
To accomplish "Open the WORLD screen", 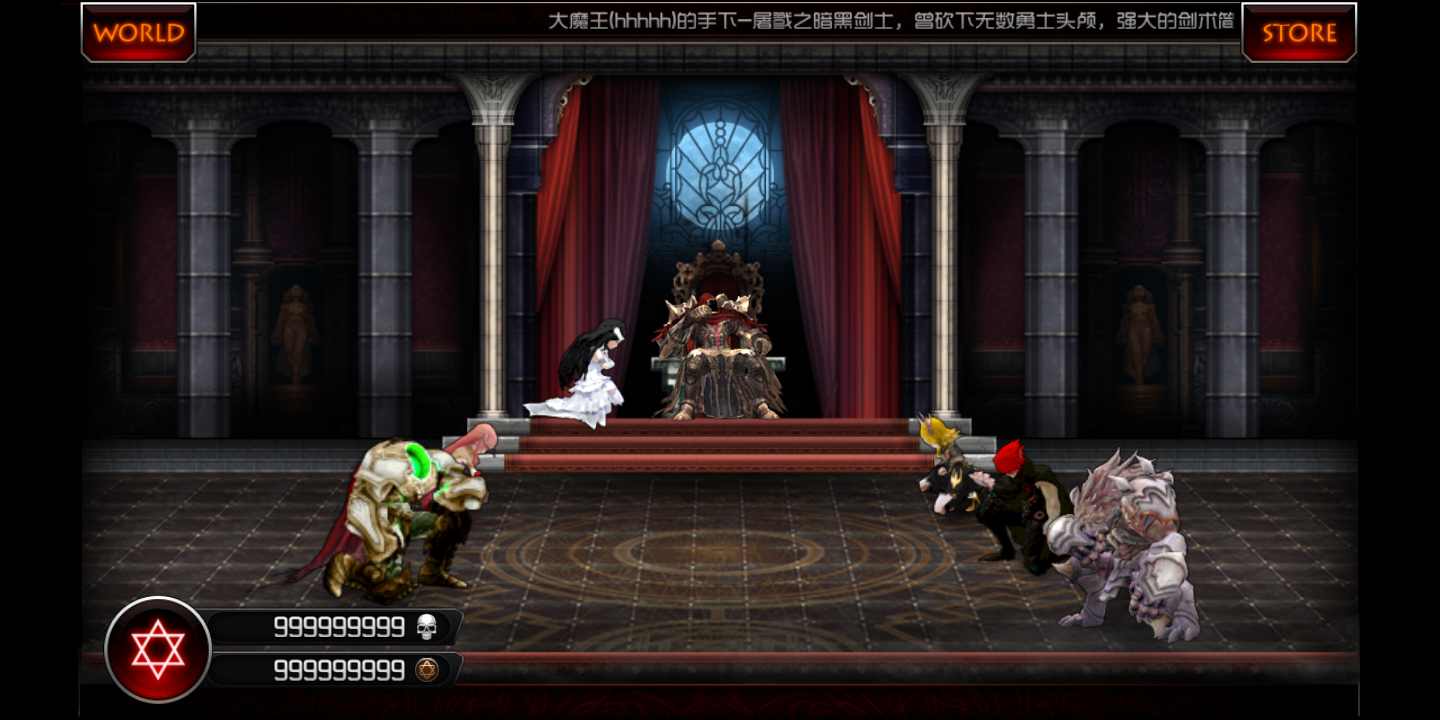I will click(138, 33).
